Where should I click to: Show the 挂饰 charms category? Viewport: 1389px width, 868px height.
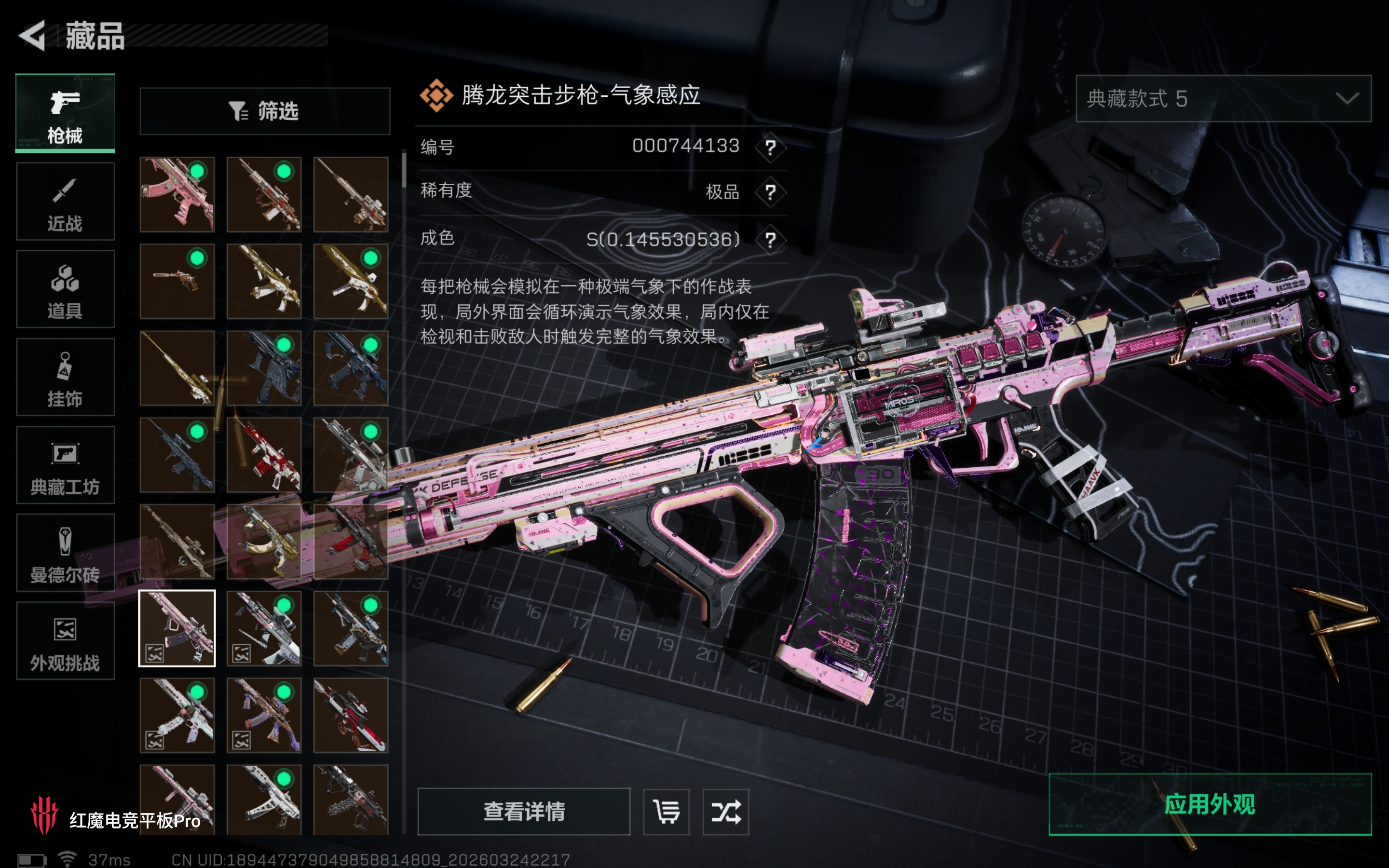click(x=65, y=377)
